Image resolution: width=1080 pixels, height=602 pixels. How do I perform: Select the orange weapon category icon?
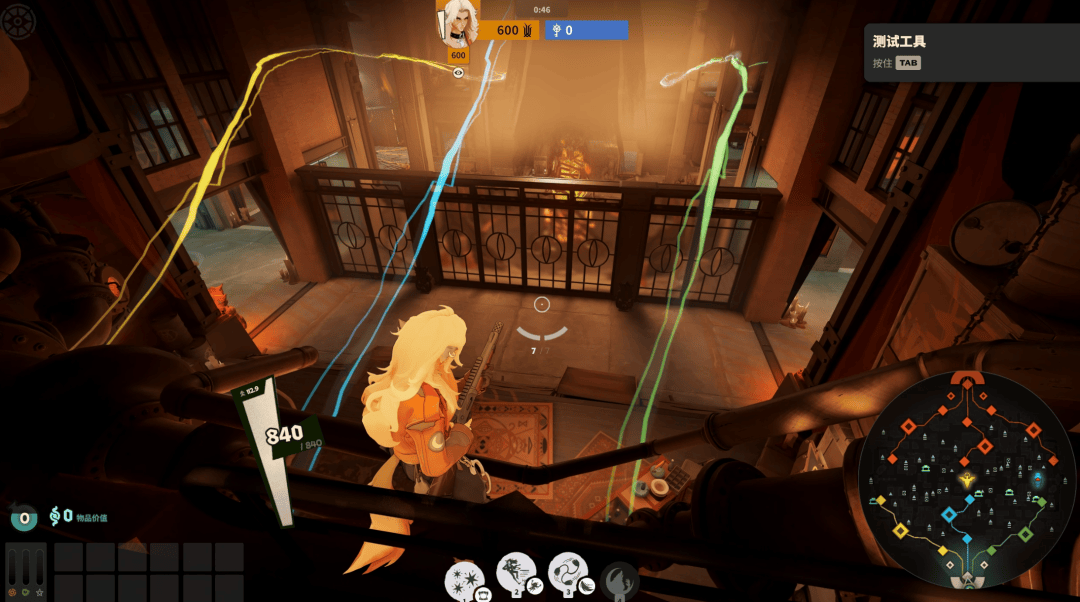point(12,593)
